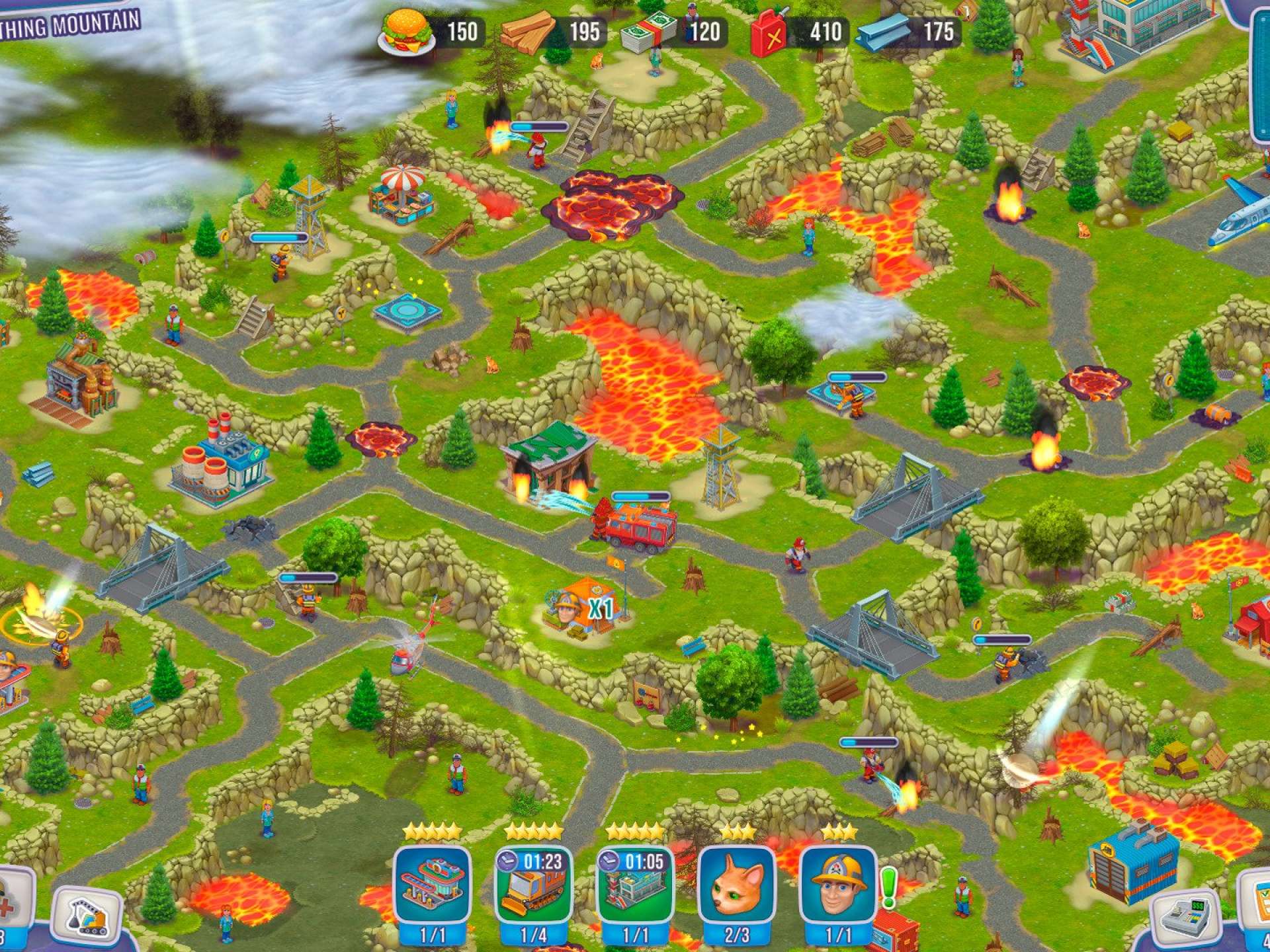Select the firefighter portrait objective tile
Screen dimensions: 1270x952
[x=838, y=886]
